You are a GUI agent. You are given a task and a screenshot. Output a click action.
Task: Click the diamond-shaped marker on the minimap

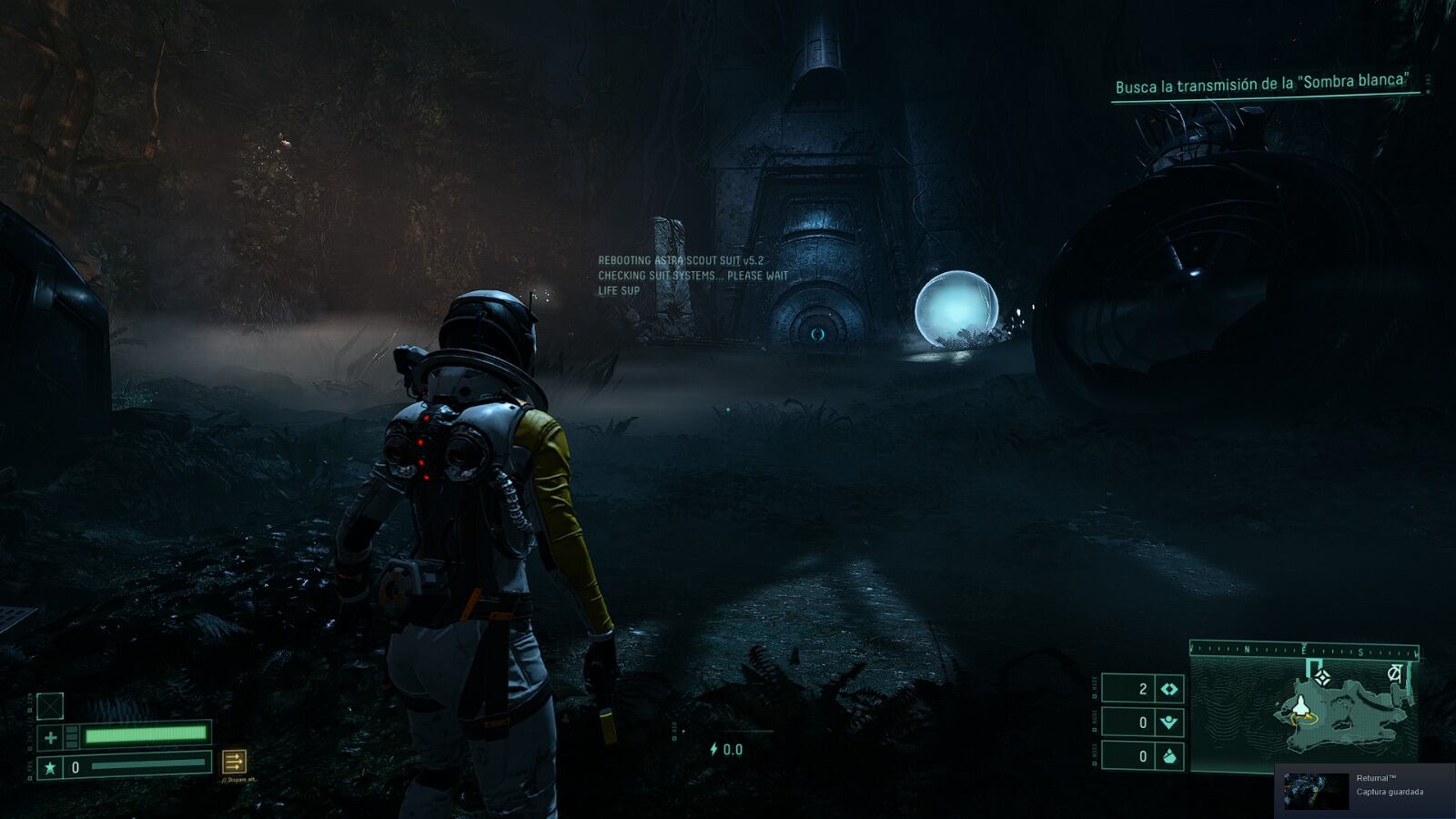(x=1322, y=677)
